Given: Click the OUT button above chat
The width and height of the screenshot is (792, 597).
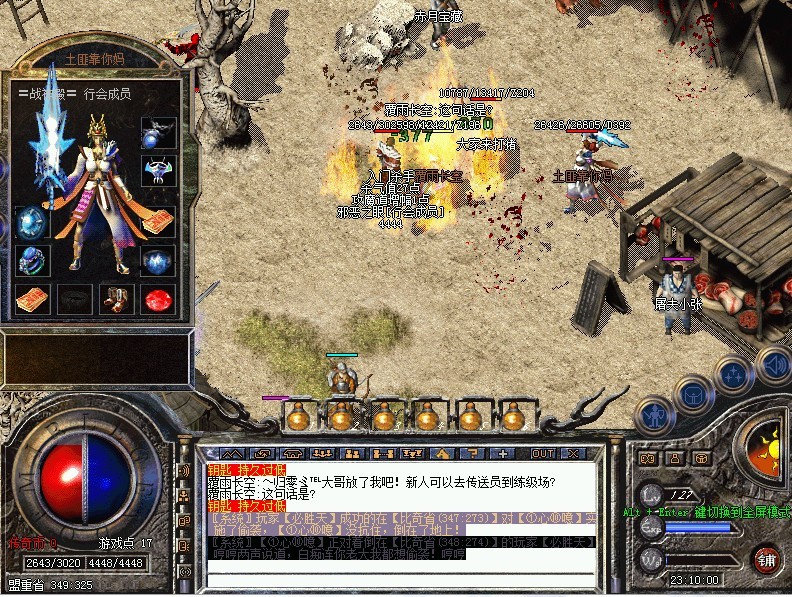Looking at the screenshot, I should pos(543,454).
